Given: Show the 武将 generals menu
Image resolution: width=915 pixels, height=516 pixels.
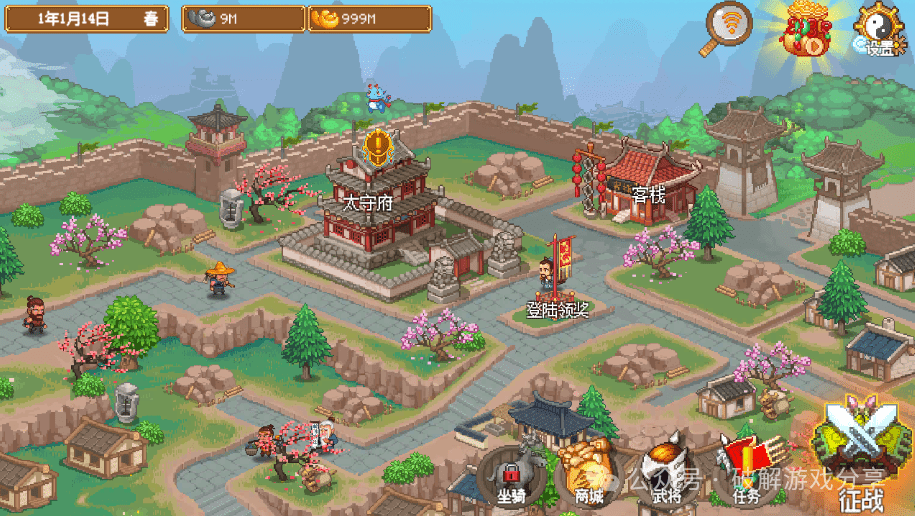Looking at the screenshot, I should (x=663, y=474).
